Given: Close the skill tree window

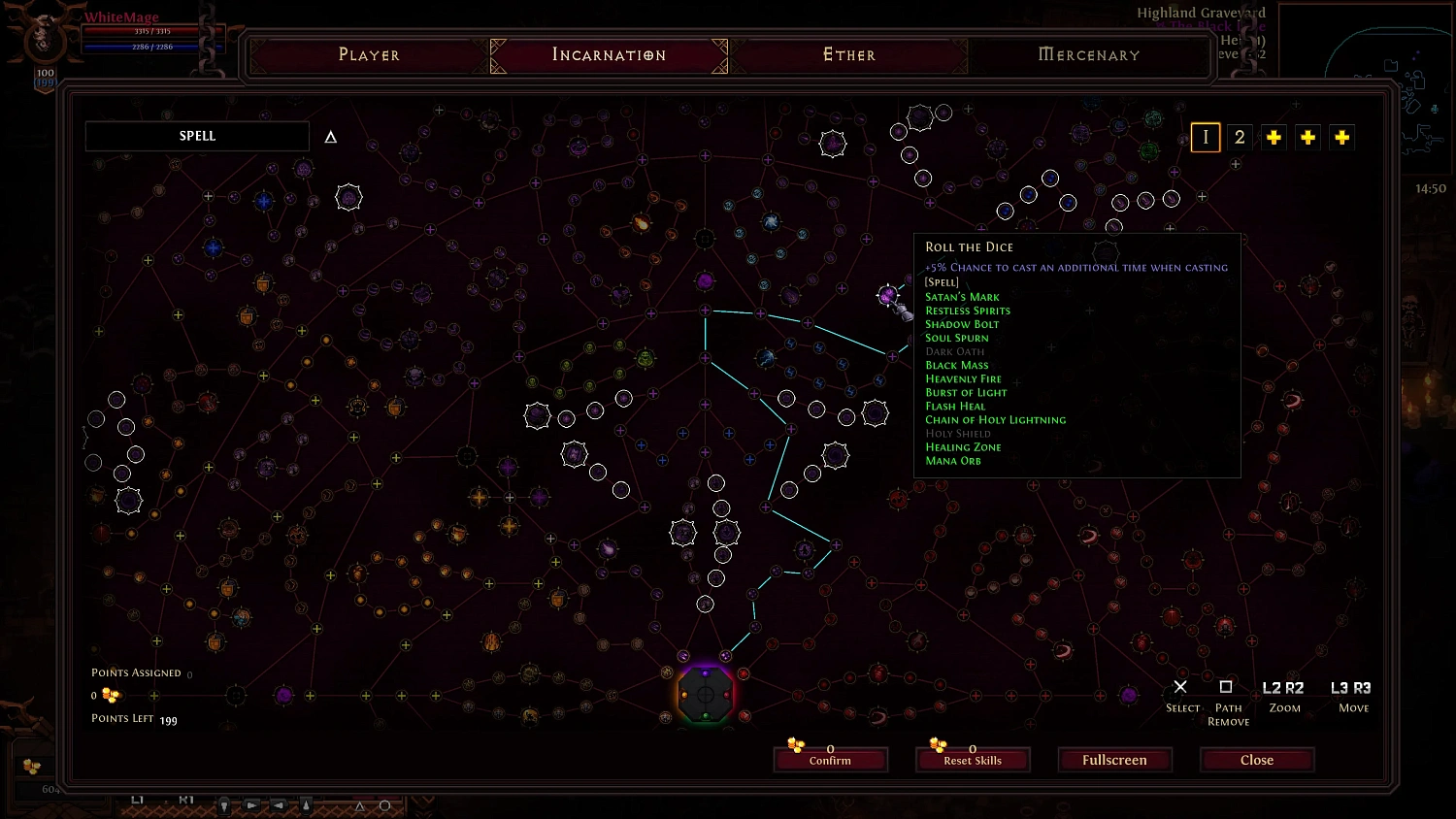Looking at the screenshot, I should [1257, 760].
